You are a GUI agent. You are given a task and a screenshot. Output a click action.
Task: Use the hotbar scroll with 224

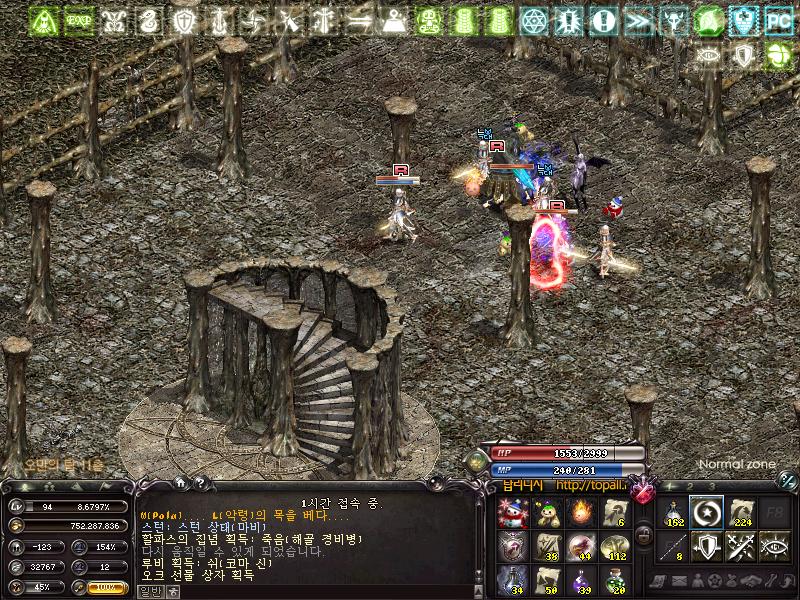(x=742, y=514)
